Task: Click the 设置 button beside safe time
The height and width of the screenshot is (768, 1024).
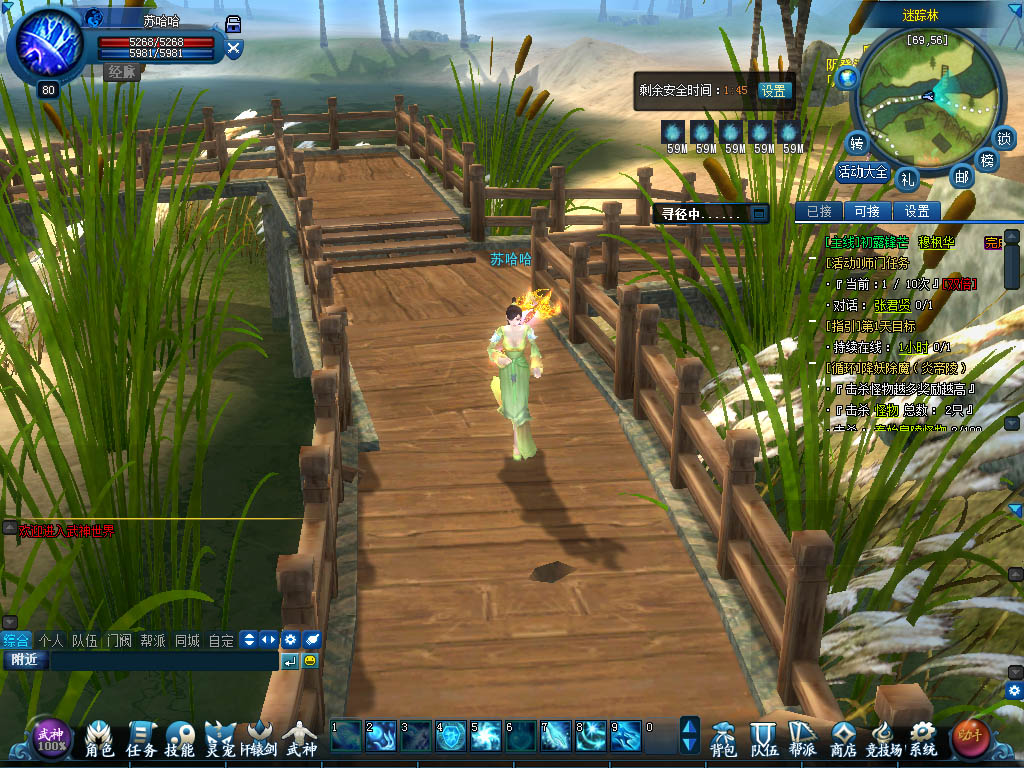Action: [773, 91]
